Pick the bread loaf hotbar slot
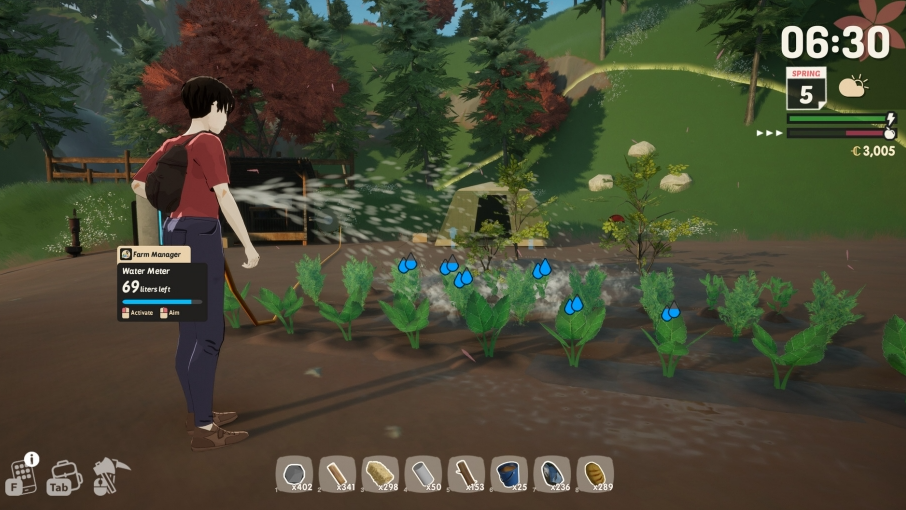Image resolution: width=906 pixels, height=510 pixels. click(596, 474)
